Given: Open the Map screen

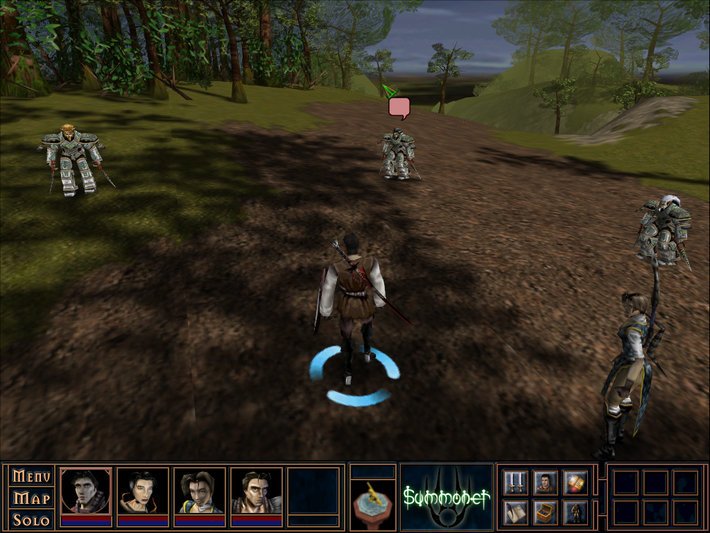Looking at the screenshot, I should [x=32, y=498].
